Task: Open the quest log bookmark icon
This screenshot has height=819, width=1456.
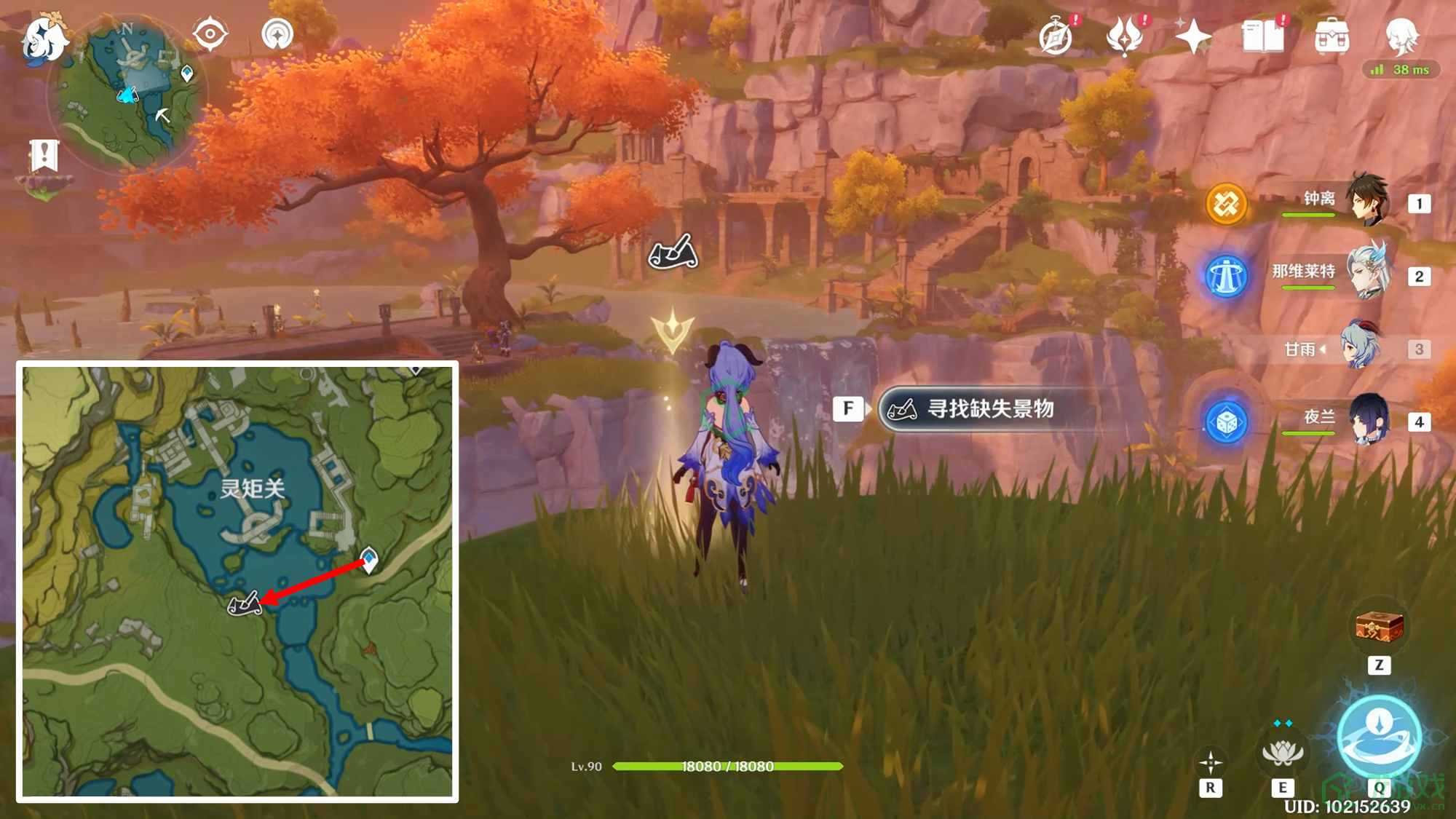Action: click(x=44, y=155)
